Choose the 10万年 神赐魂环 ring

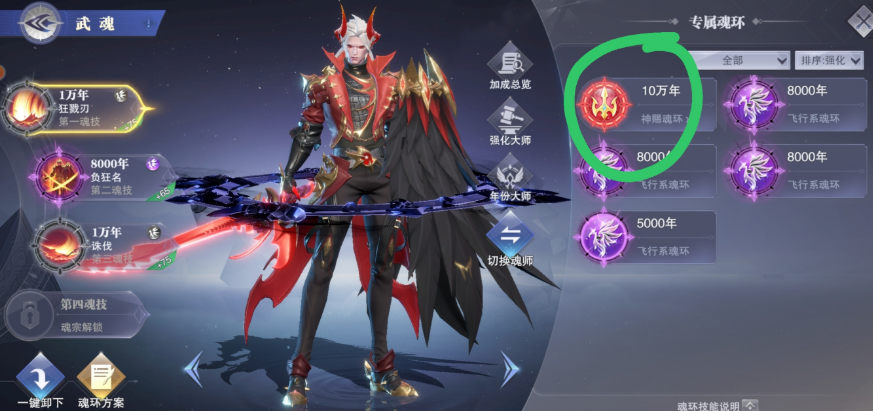638,105
